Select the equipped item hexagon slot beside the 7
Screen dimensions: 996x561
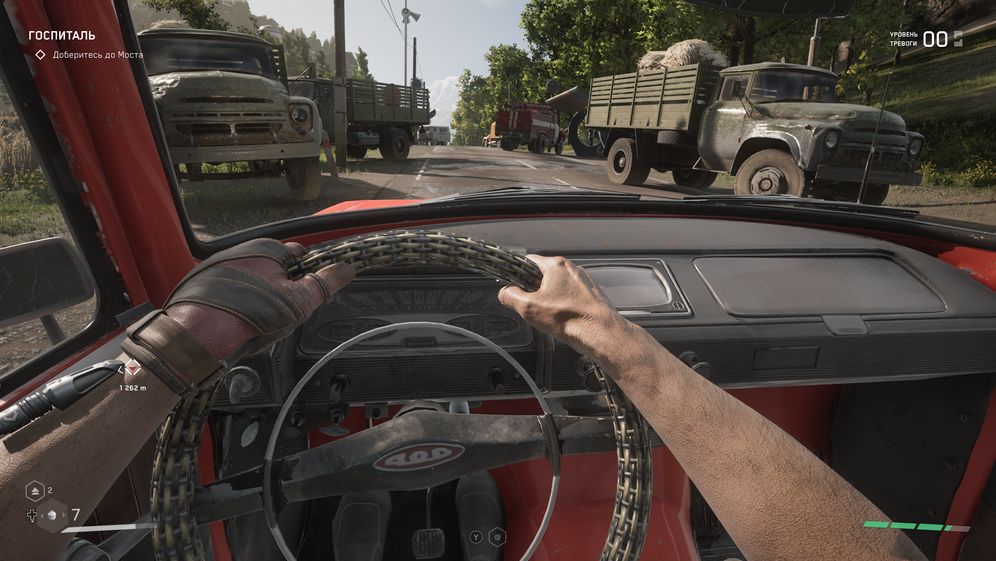point(52,516)
